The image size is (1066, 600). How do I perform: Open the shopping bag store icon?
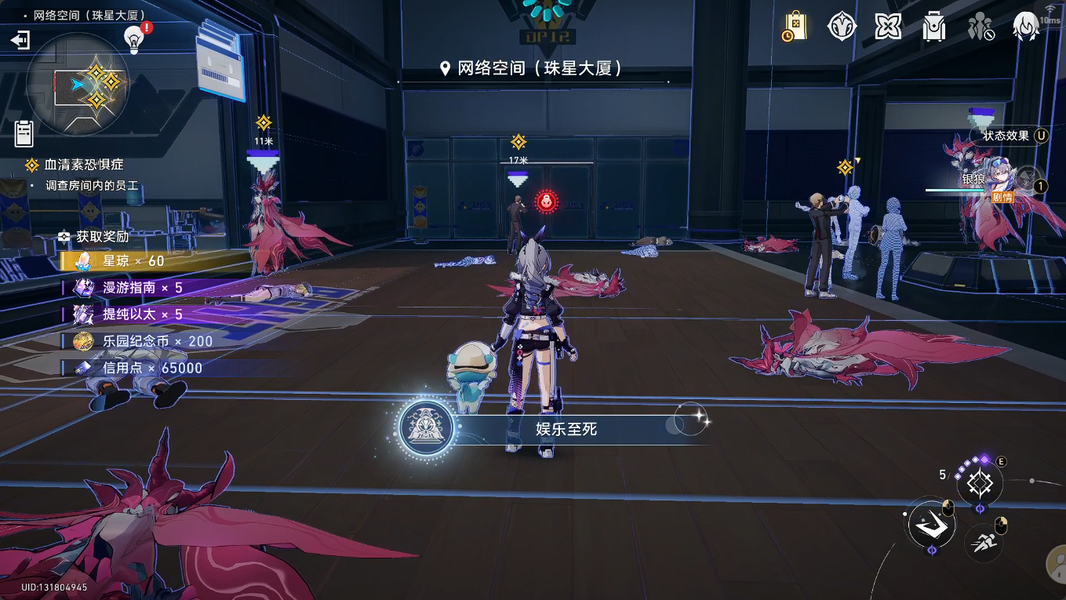tap(795, 27)
